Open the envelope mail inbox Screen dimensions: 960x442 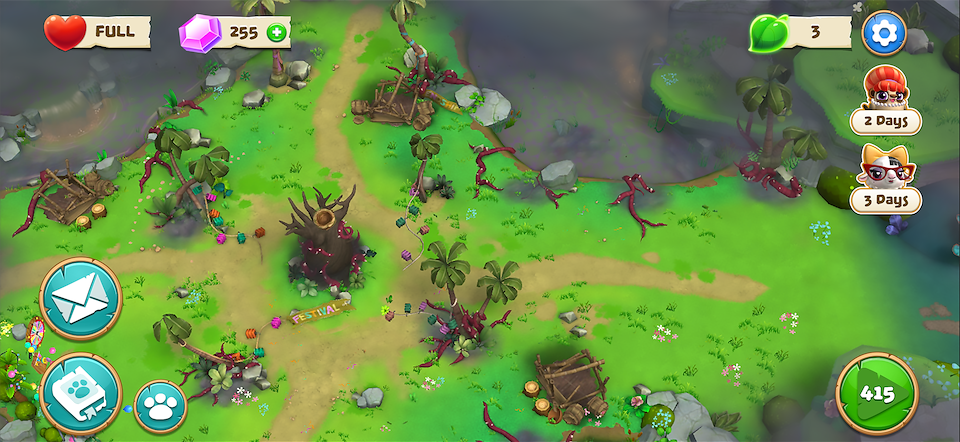(x=80, y=298)
